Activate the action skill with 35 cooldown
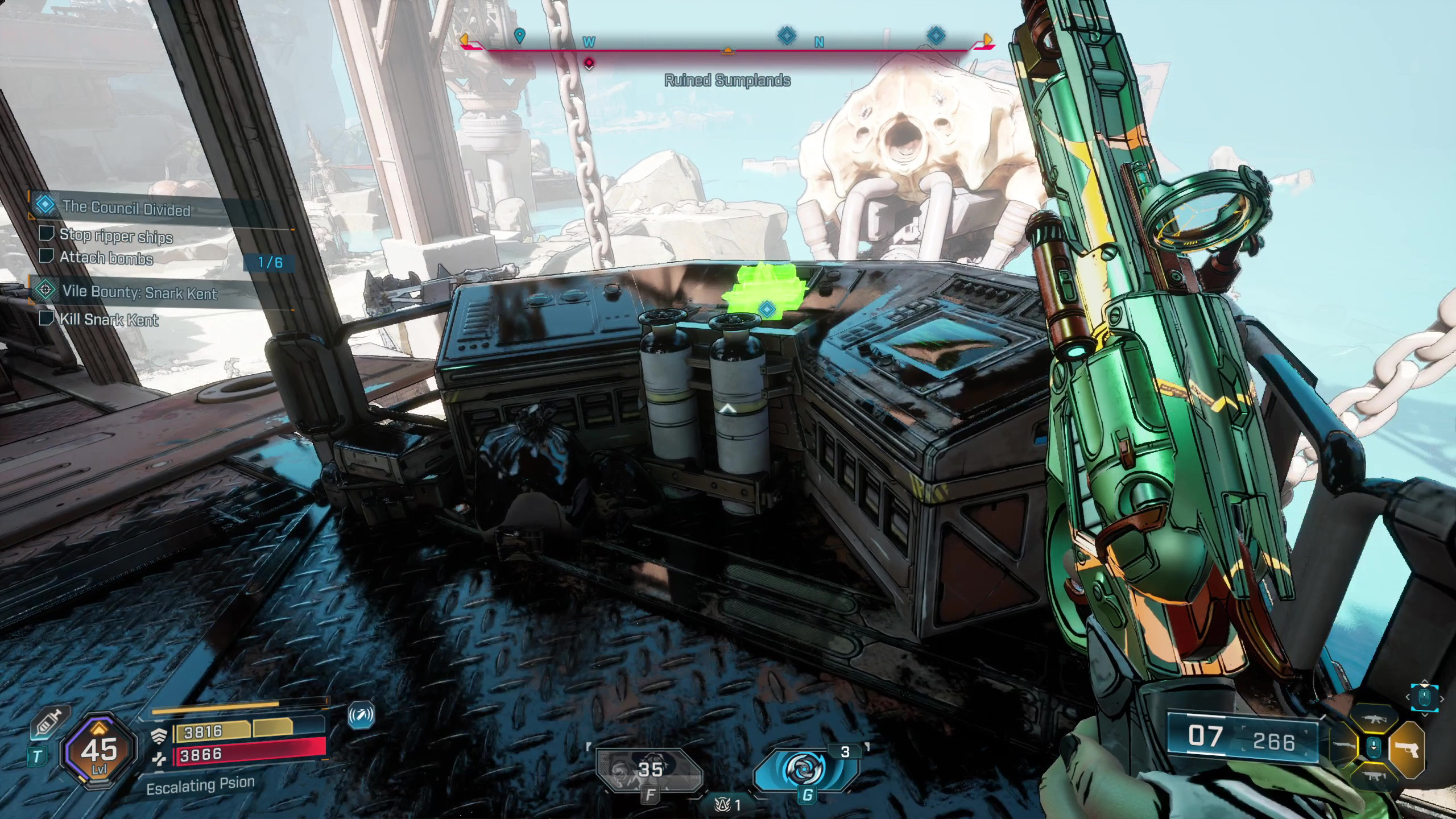The image size is (1456, 819). 648,771
